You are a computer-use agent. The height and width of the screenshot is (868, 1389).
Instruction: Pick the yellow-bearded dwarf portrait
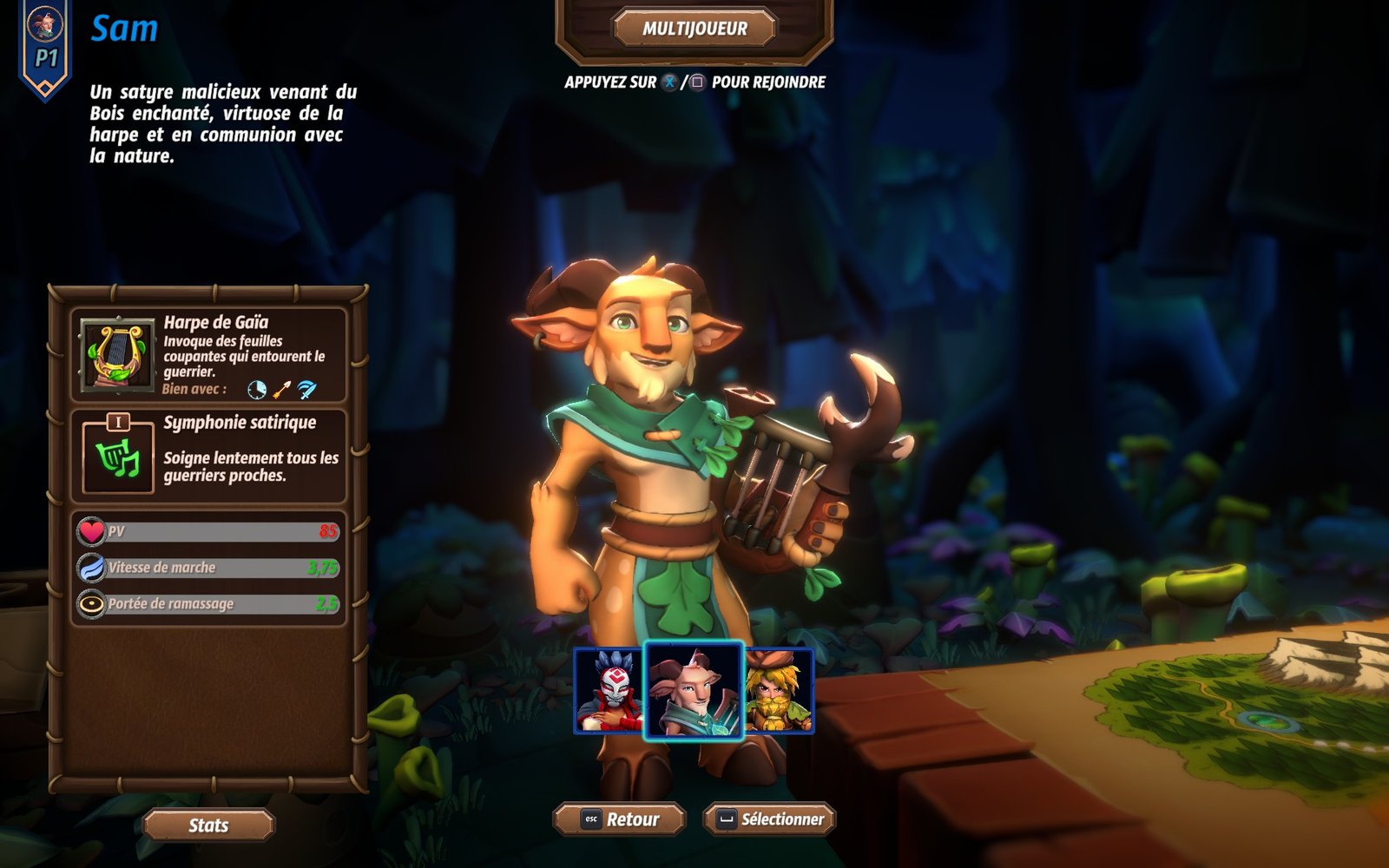coord(779,691)
